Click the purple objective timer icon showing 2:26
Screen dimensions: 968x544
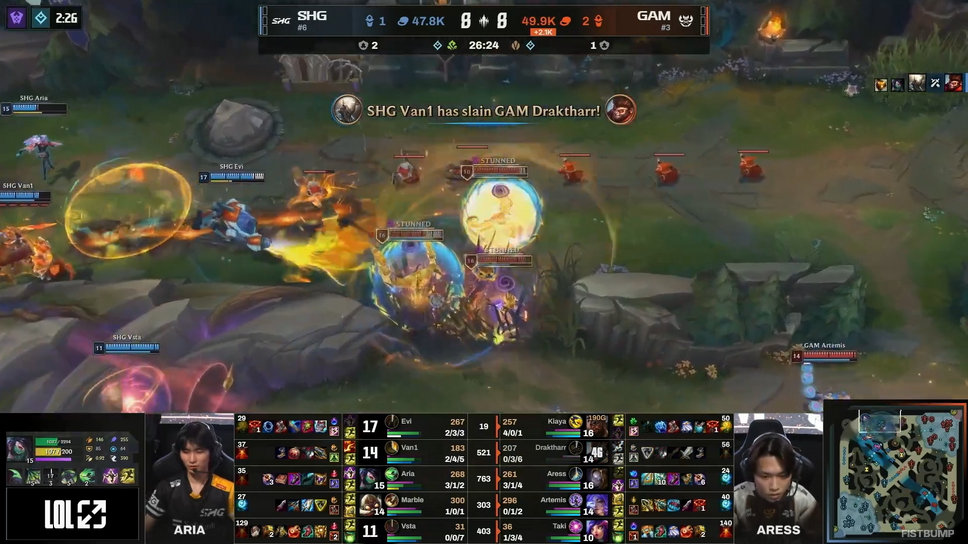(16, 17)
